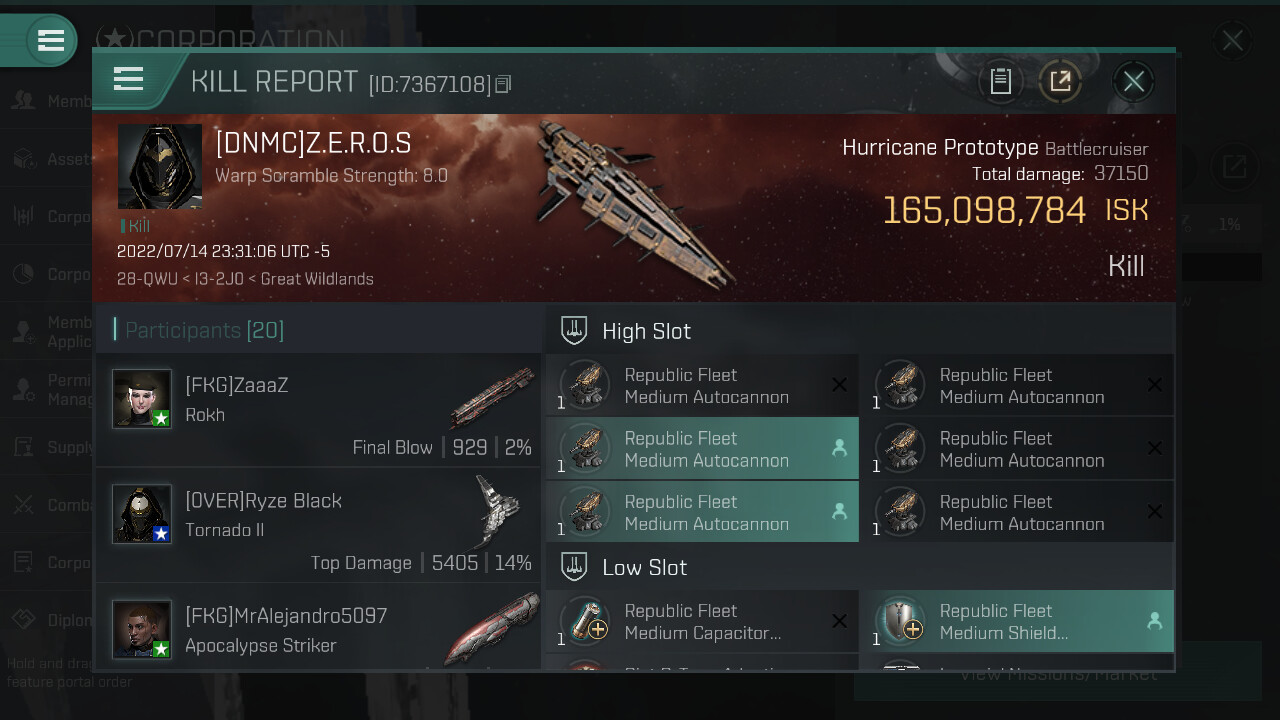Close the Kill Report window
The image size is (1280, 720).
1133,81
